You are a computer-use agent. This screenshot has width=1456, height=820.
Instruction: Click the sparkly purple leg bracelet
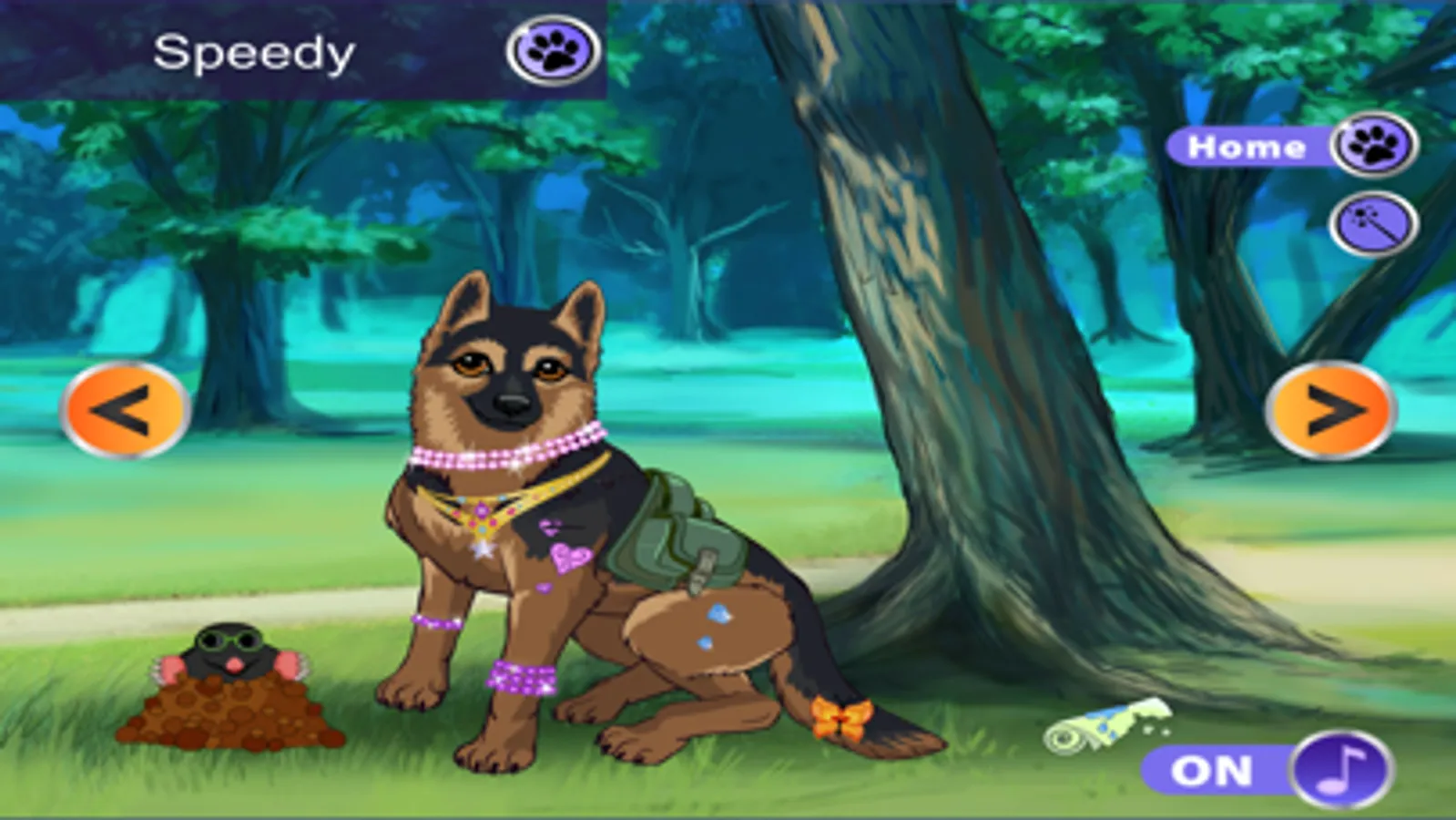[519, 679]
